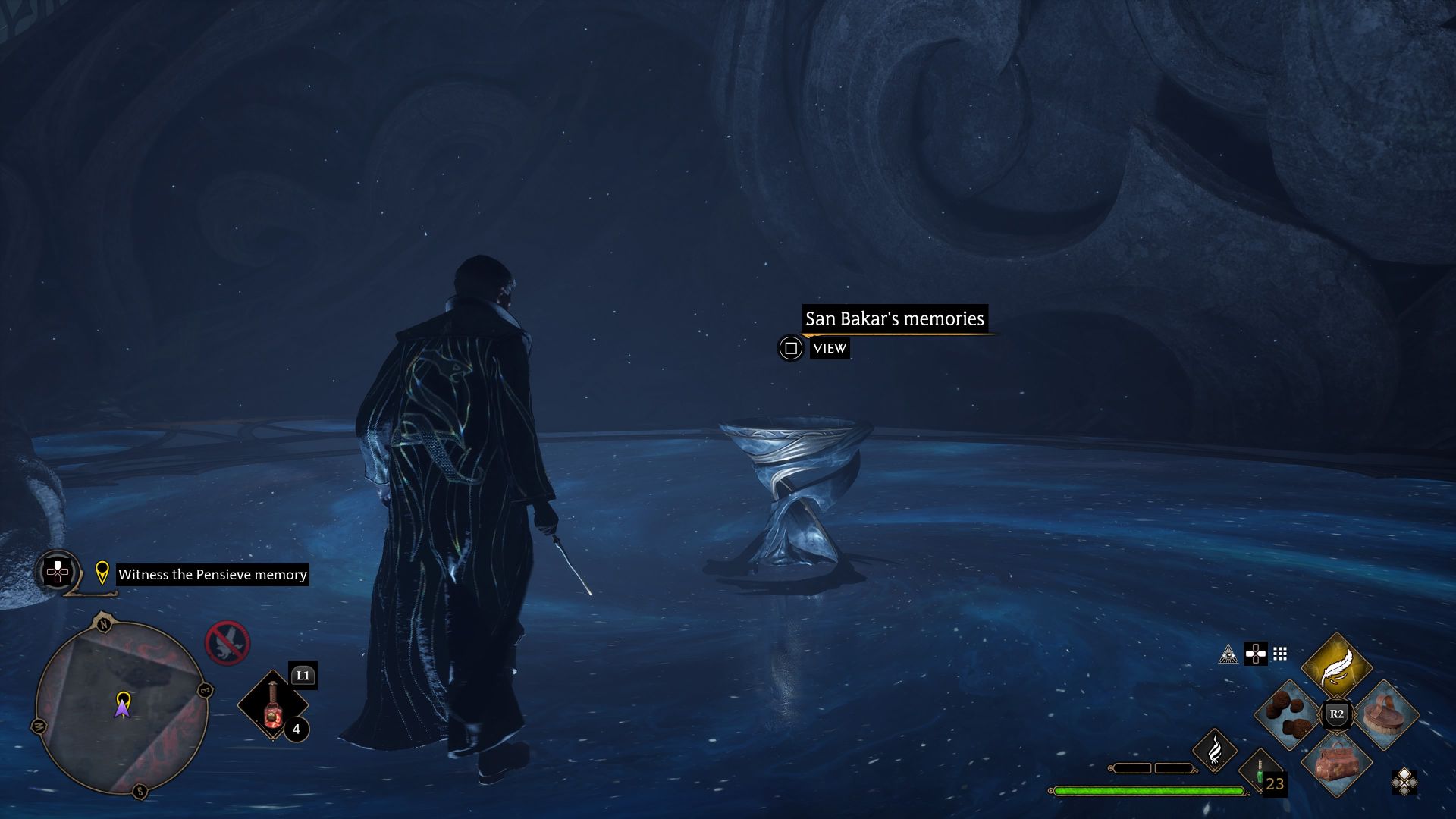Click the d-pad spell set indicator
Image resolution: width=1456 pixels, height=819 pixels.
[x=1255, y=652]
